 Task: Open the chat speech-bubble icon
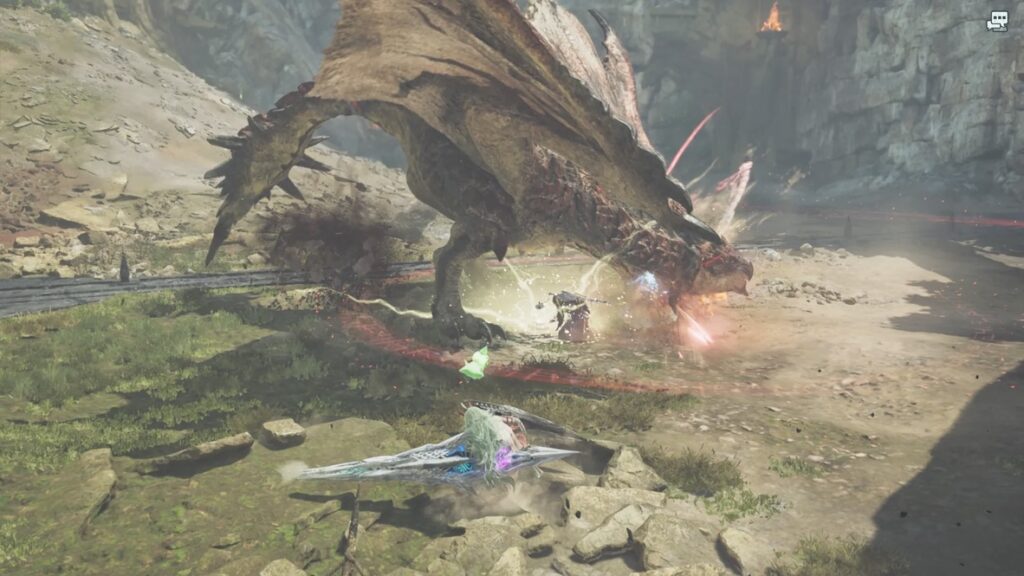997,20
